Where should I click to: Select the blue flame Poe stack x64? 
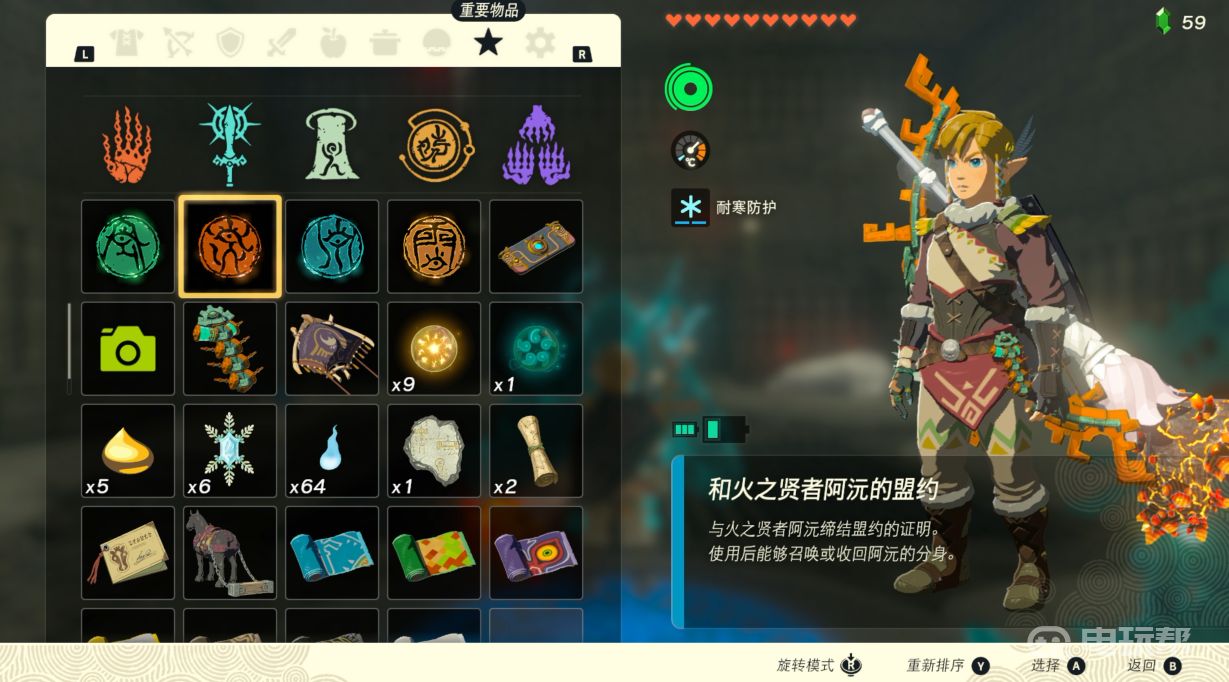click(332, 451)
